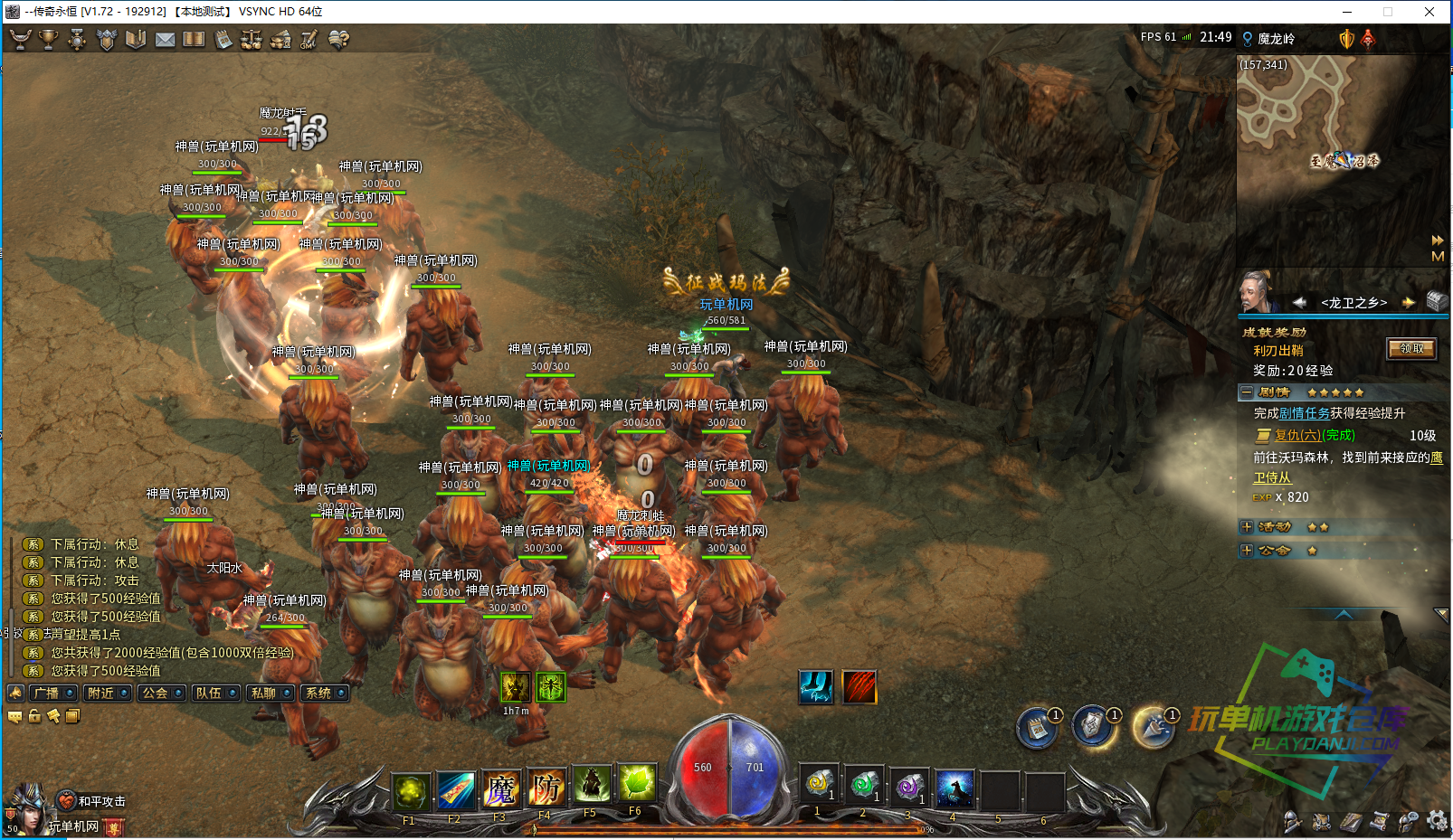Screen dimensions: 1453x840
Task: Select the 系统 chat tab
Action: pyautogui.click(x=325, y=694)
